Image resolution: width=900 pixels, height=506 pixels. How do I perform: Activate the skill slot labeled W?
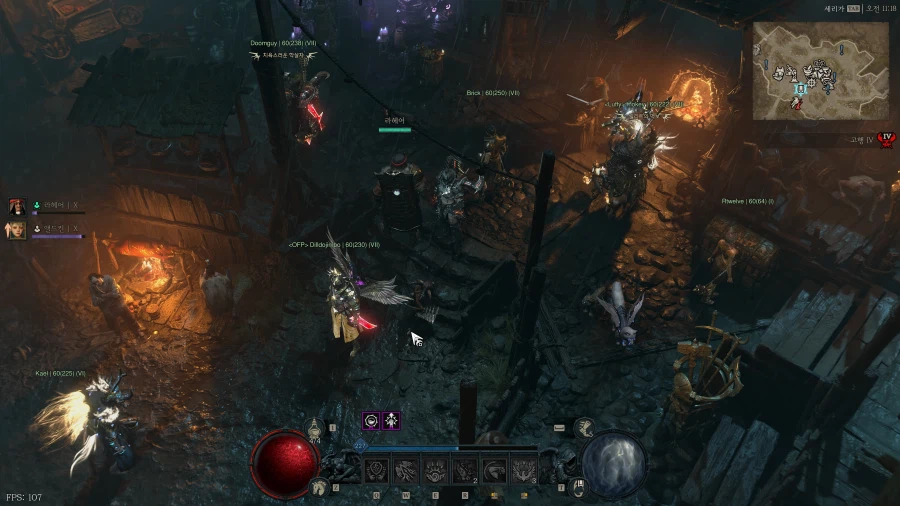point(406,470)
